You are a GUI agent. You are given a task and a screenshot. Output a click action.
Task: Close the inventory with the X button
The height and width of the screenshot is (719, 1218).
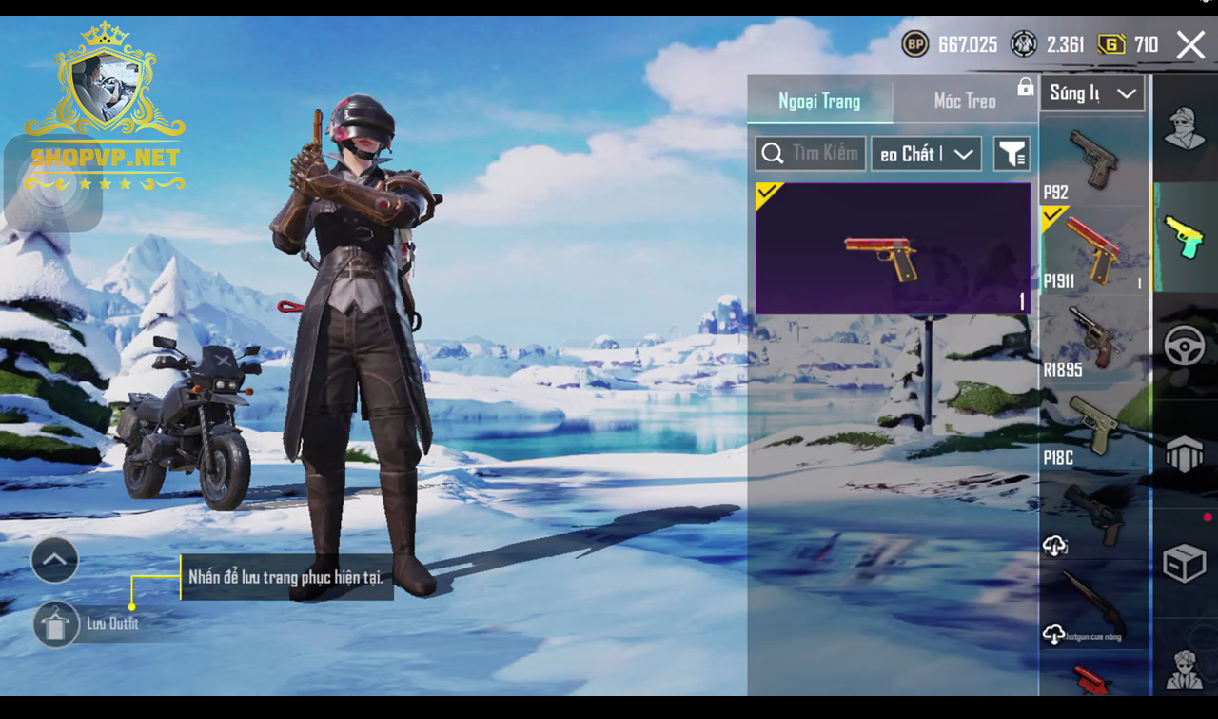[x=1190, y=45]
